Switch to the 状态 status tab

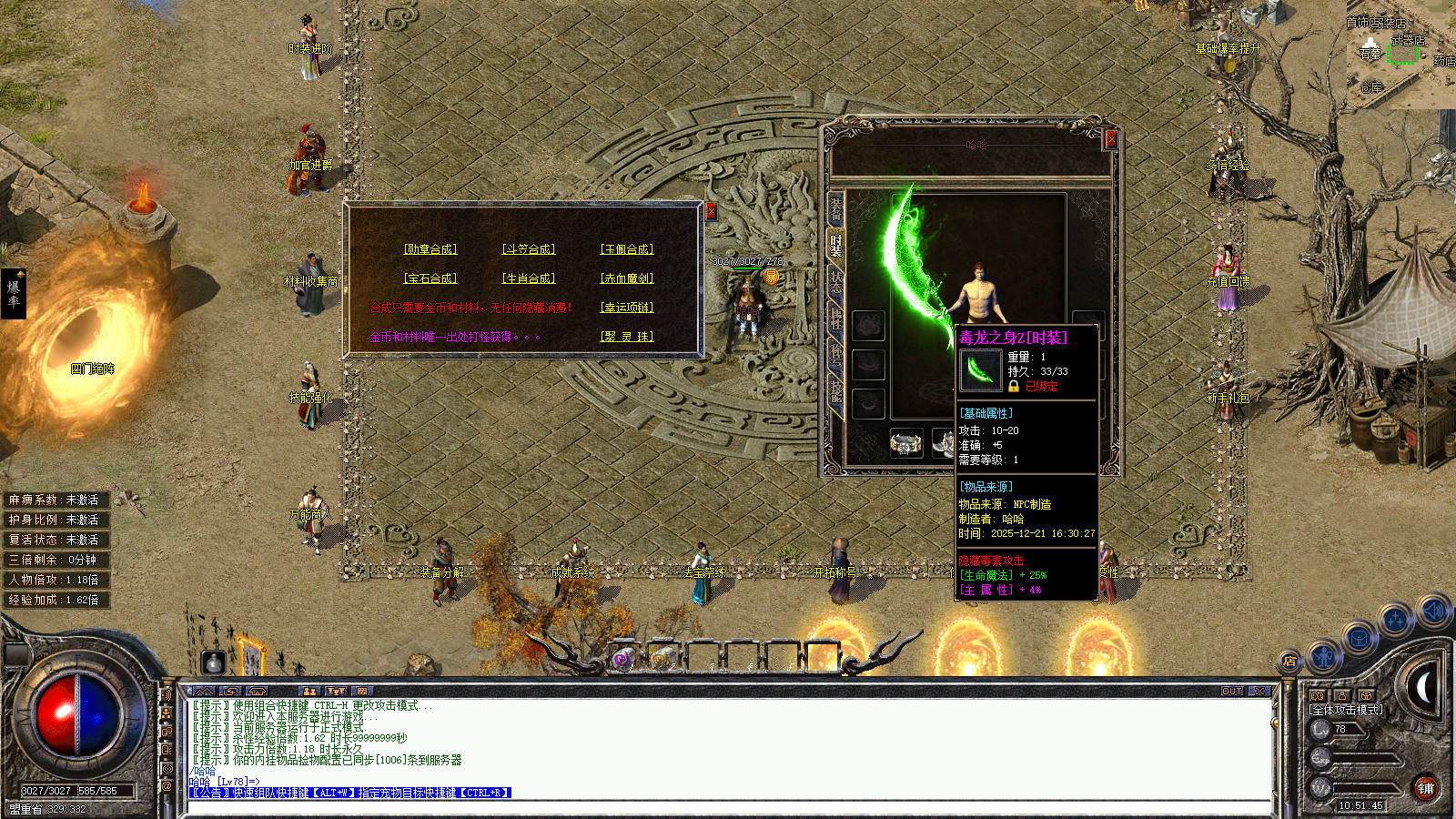[x=835, y=281]
